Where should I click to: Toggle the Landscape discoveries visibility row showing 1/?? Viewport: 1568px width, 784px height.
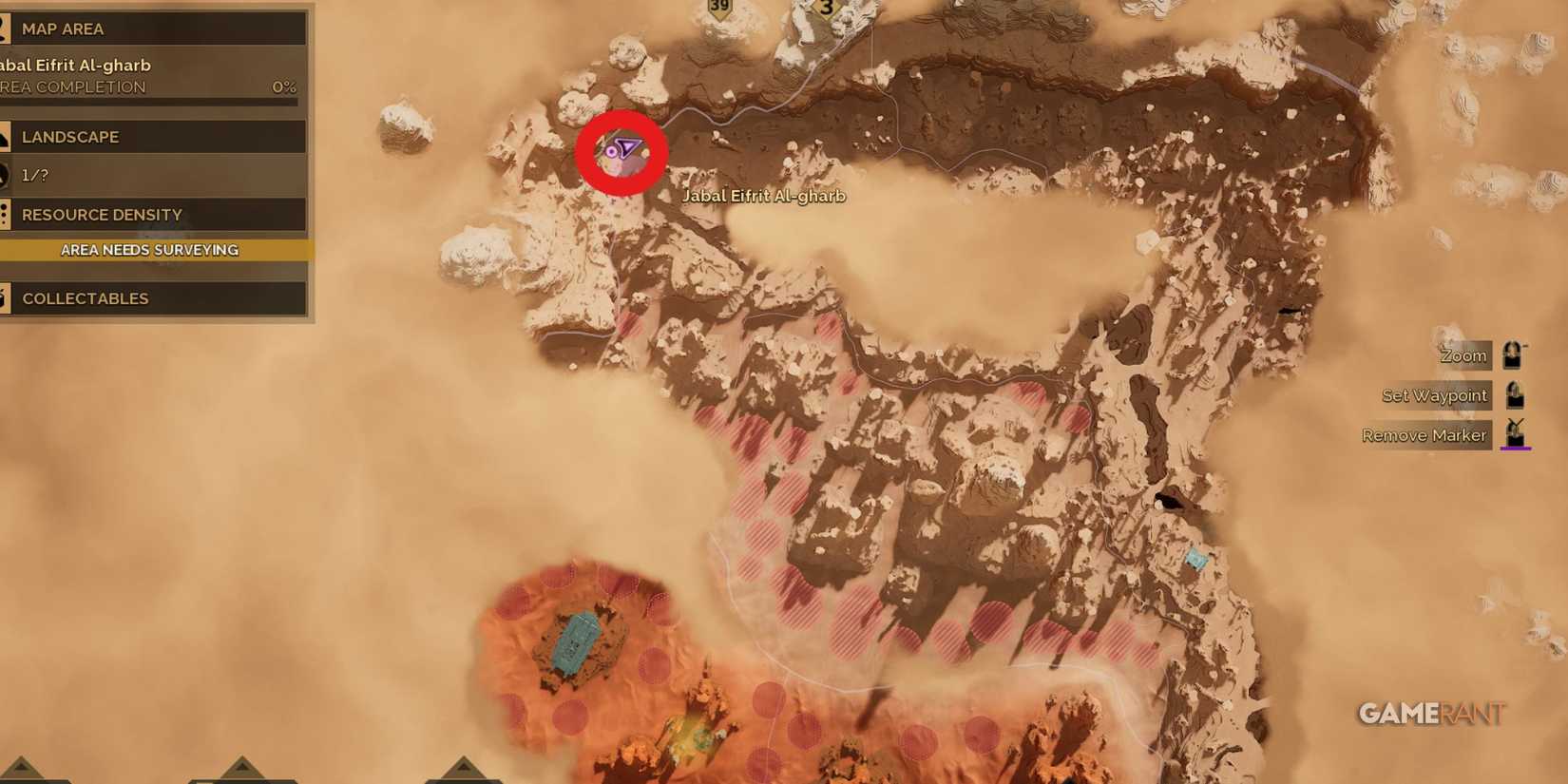(152, 175)
